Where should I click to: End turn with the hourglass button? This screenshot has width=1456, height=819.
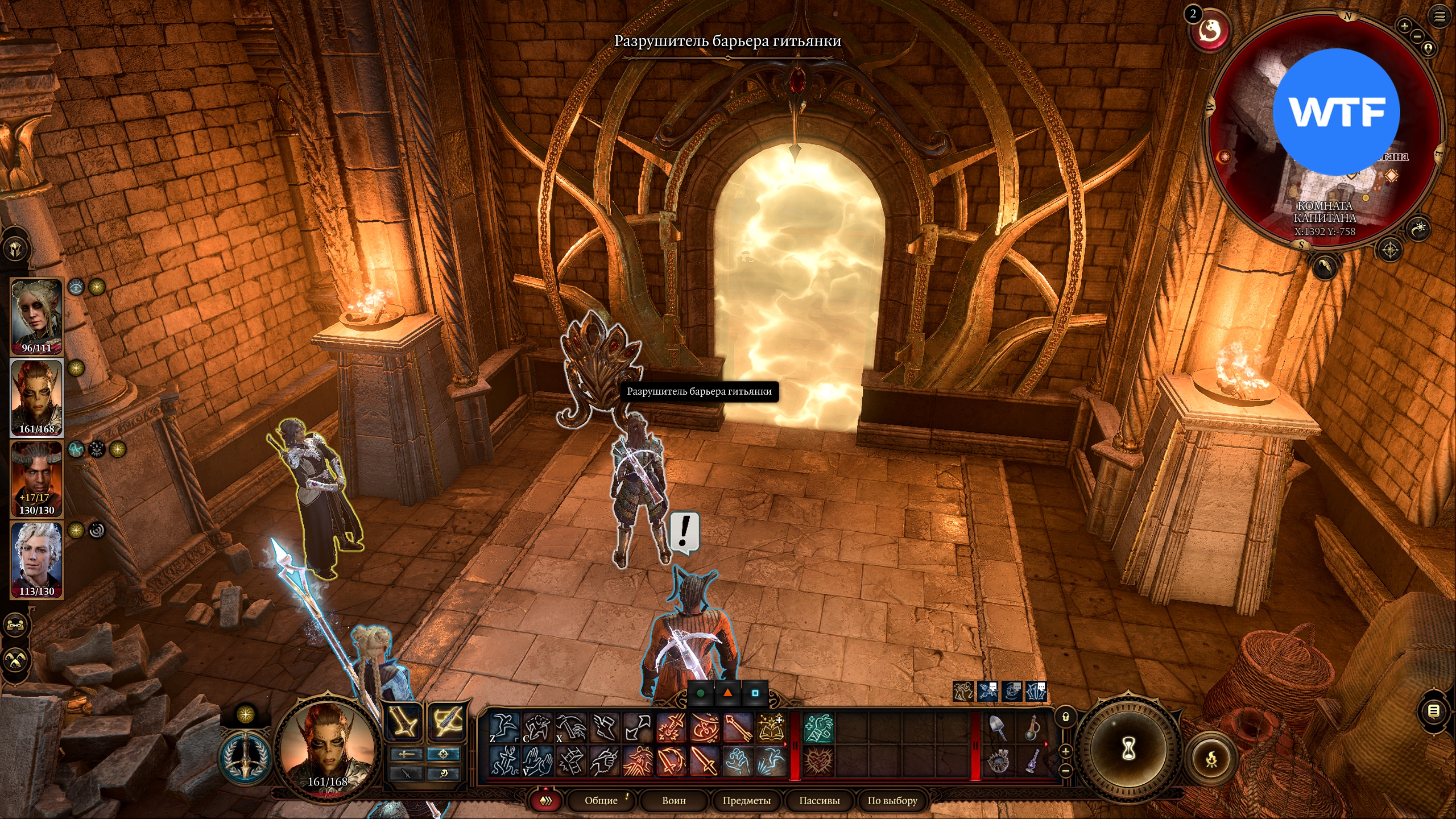1128,748
